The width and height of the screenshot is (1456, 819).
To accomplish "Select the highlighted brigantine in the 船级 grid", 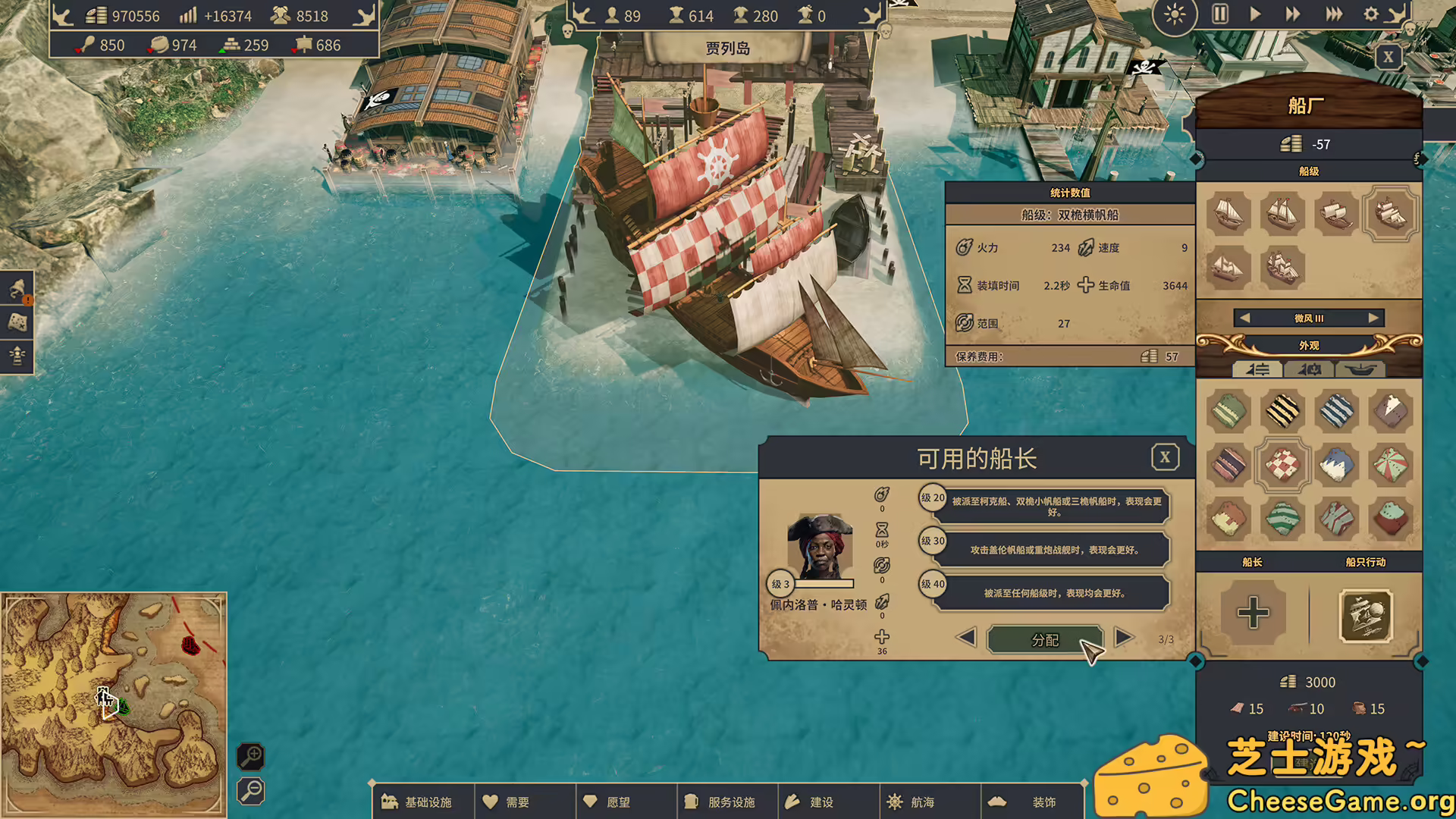I will pyautogui.click(x=1392, y=215).
